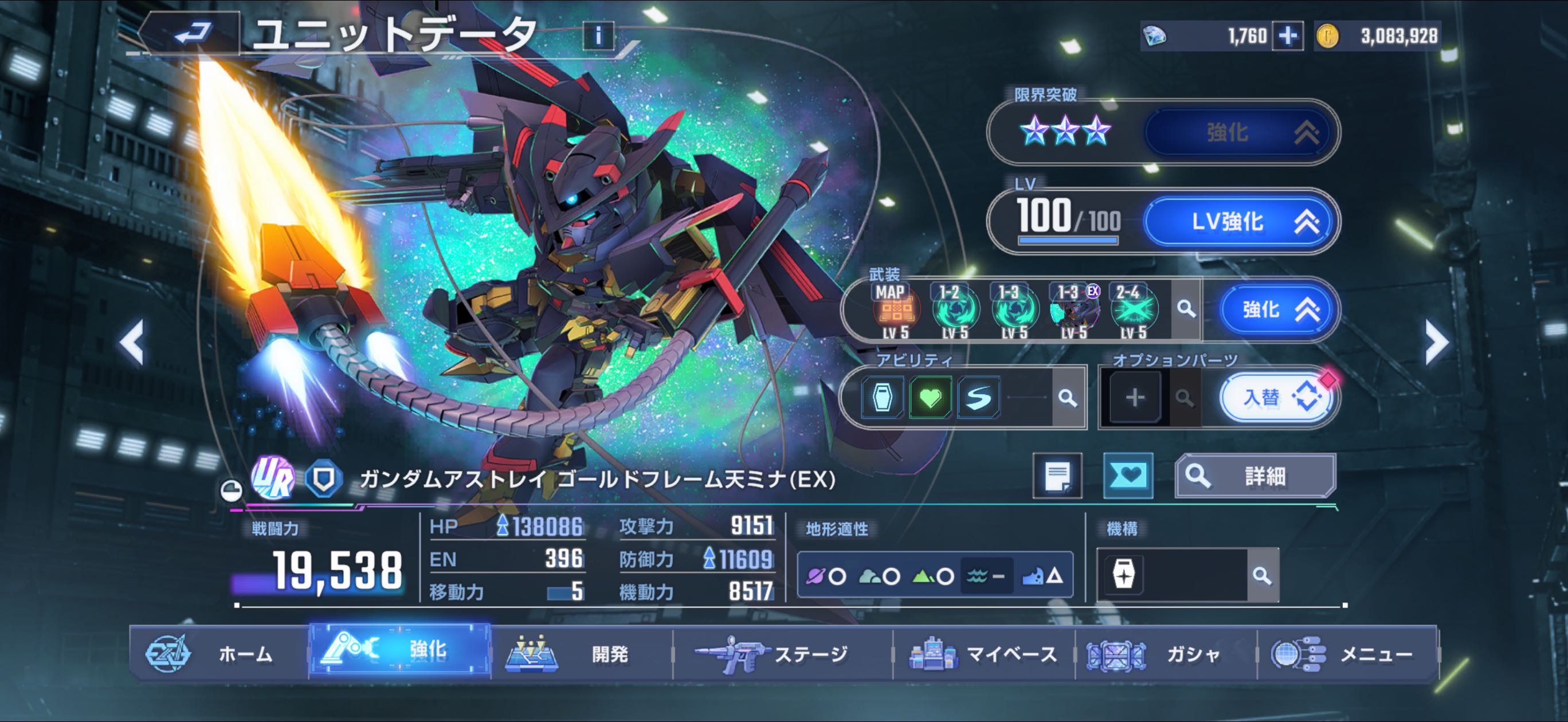
Task: Open the note memo icon
Action: 1057,476
